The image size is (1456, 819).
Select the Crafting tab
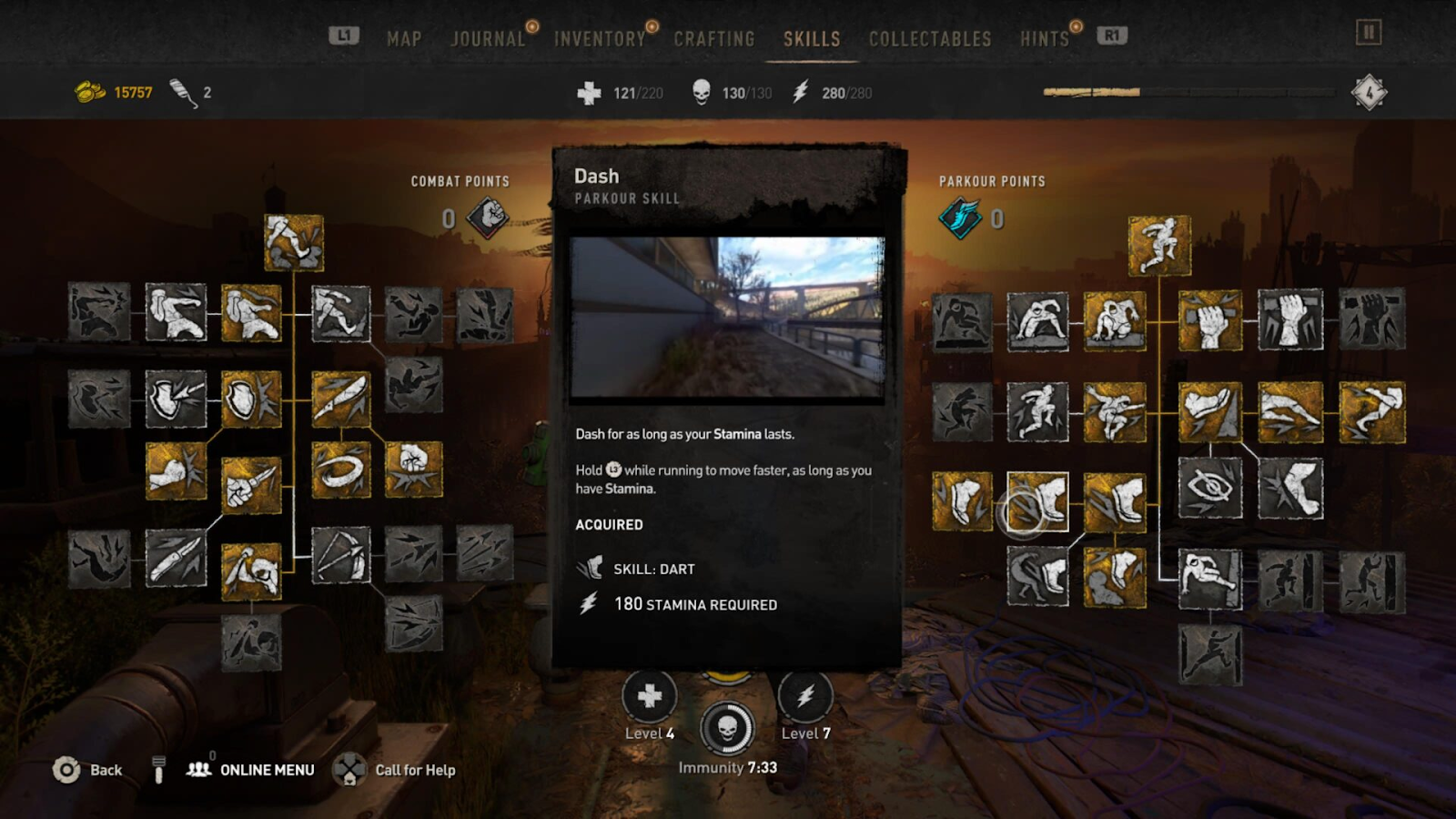714,39
